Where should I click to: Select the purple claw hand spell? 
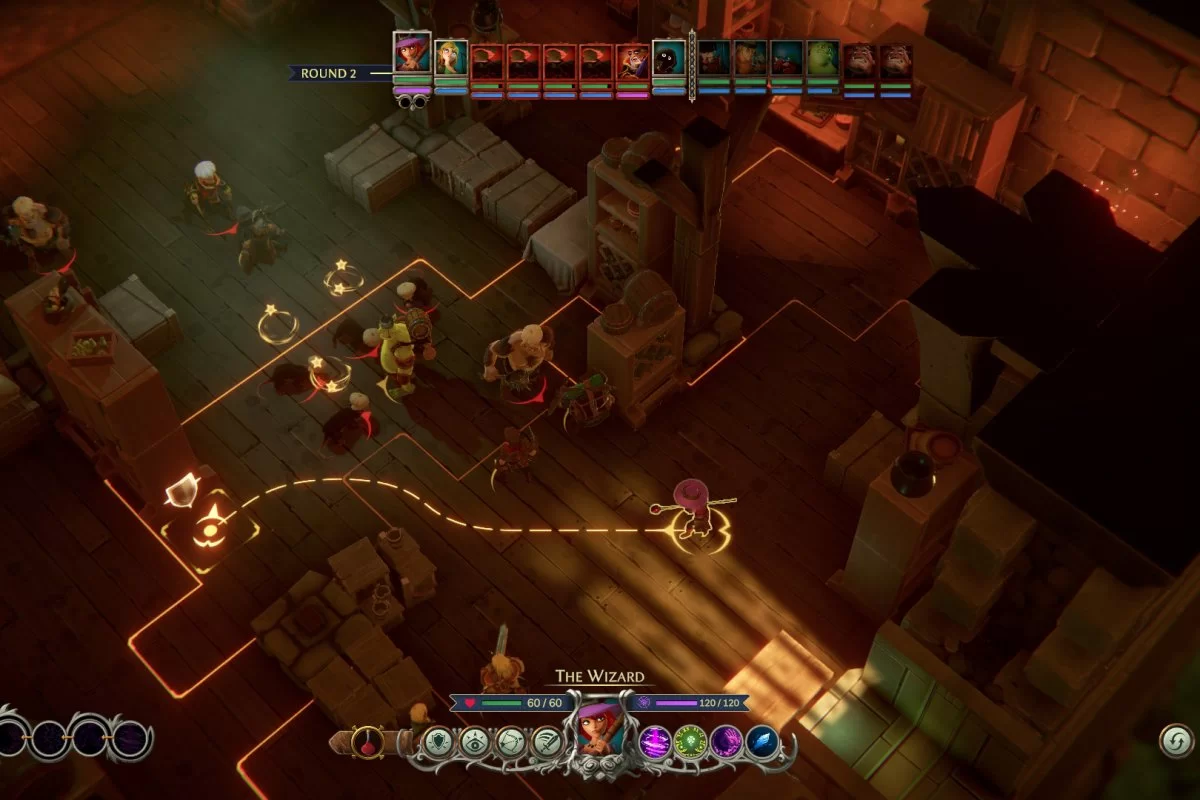[x=726, y=742]
